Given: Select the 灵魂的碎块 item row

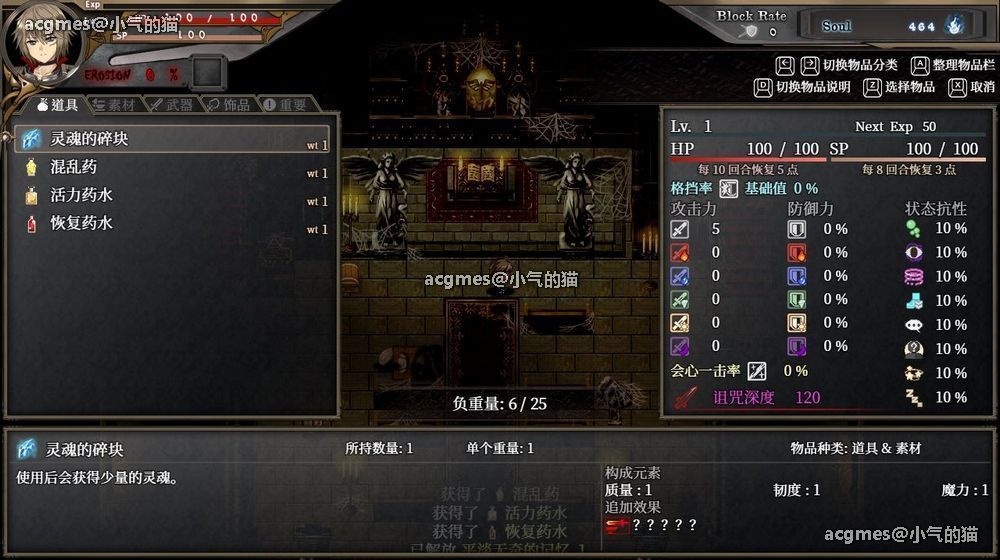Looking at the screenshot, I should pos(172,139).
